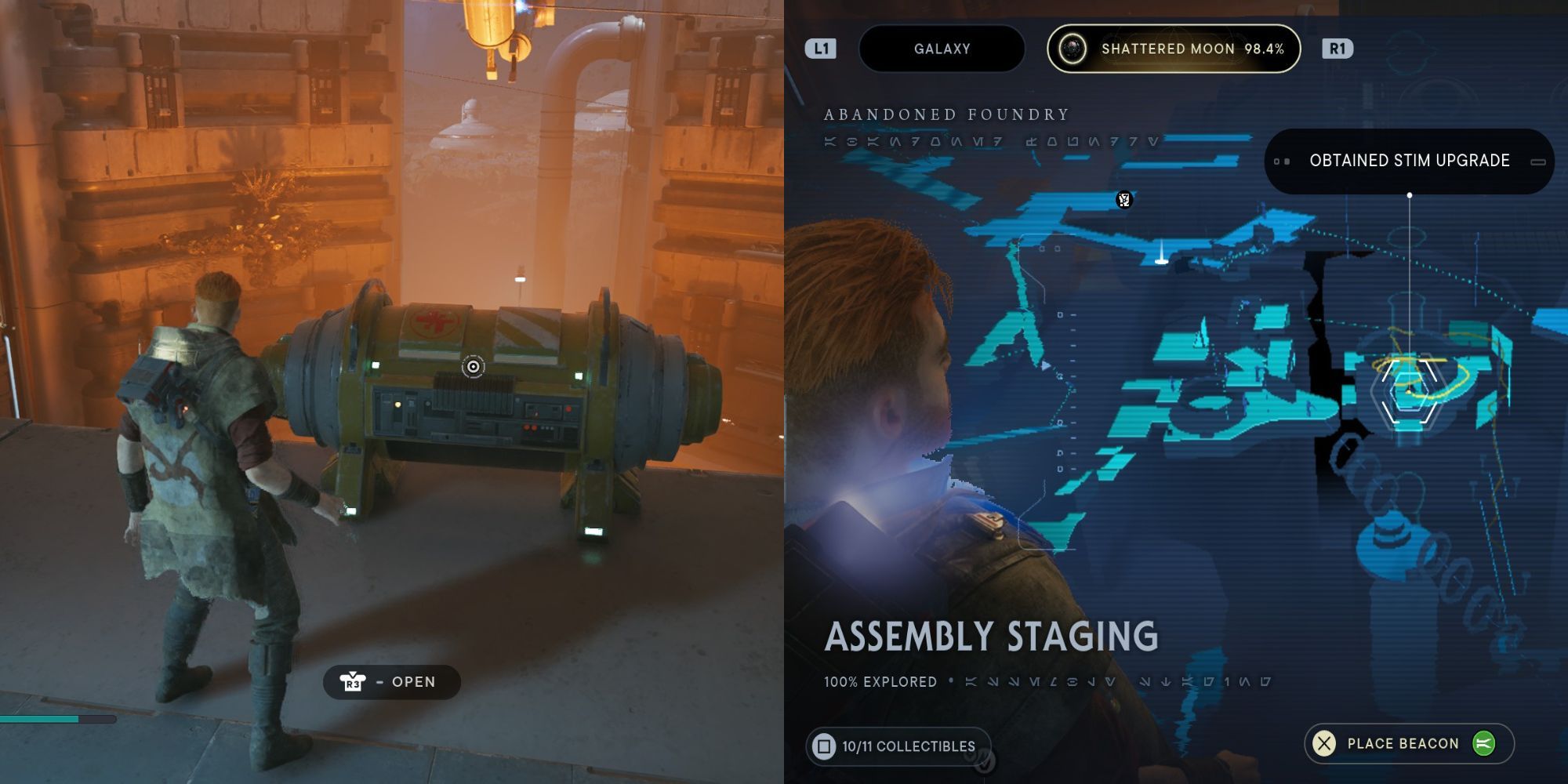The image size is (1568, 784).
Task: Click the L1 shoulder button indicator
Action: (x=820, y=49)
